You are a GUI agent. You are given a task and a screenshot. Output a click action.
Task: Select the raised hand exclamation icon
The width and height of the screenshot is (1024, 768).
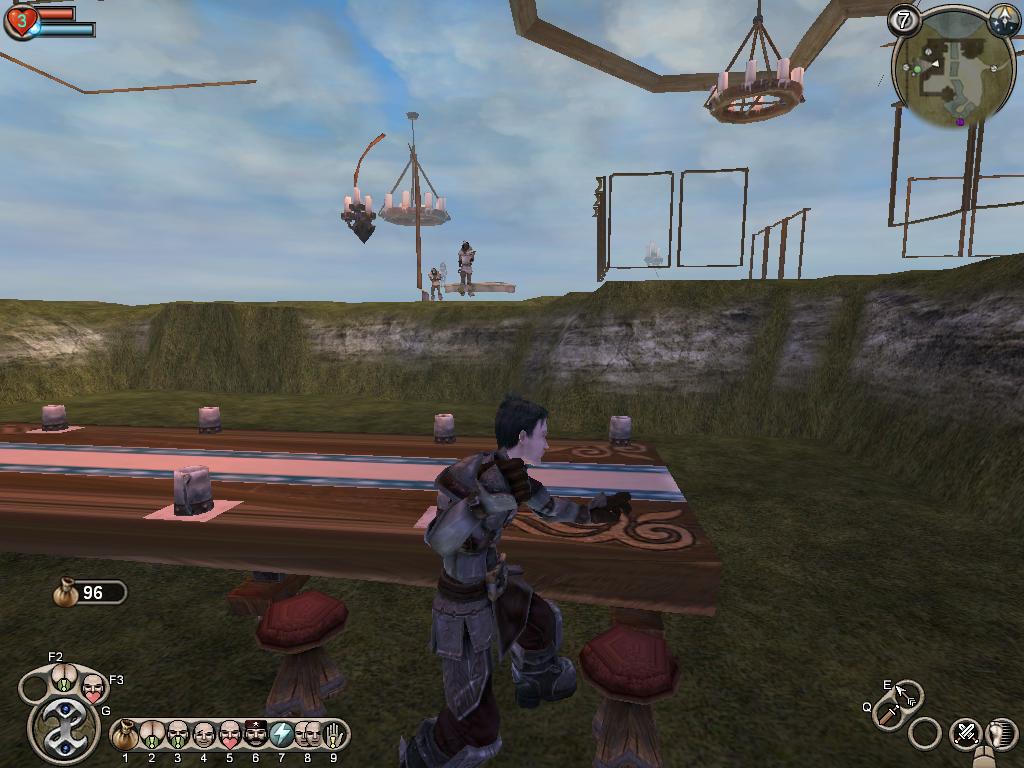tap(333, 735)
